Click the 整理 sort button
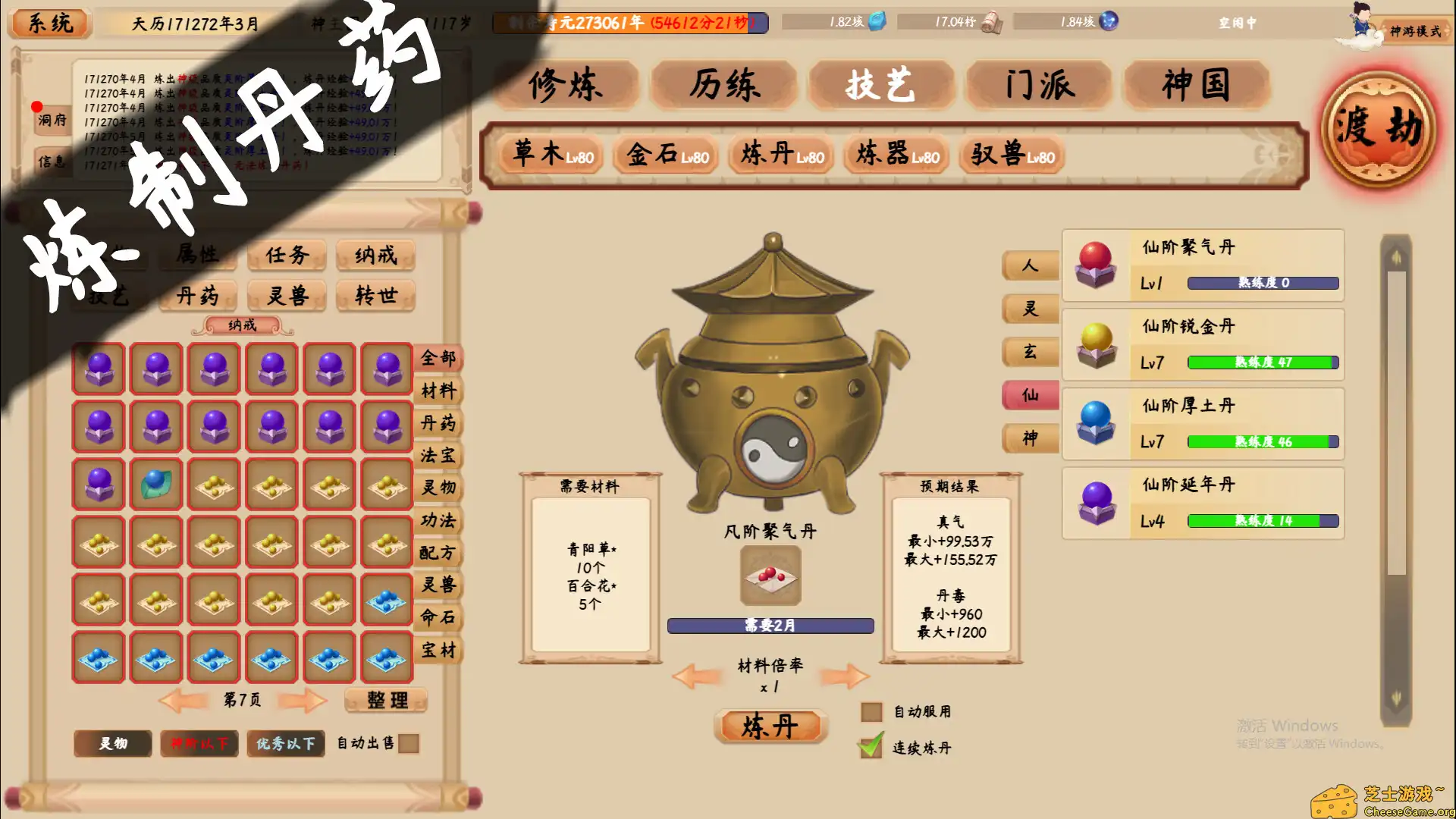The width and height of the screenshot is (1456, 819). 384,699
